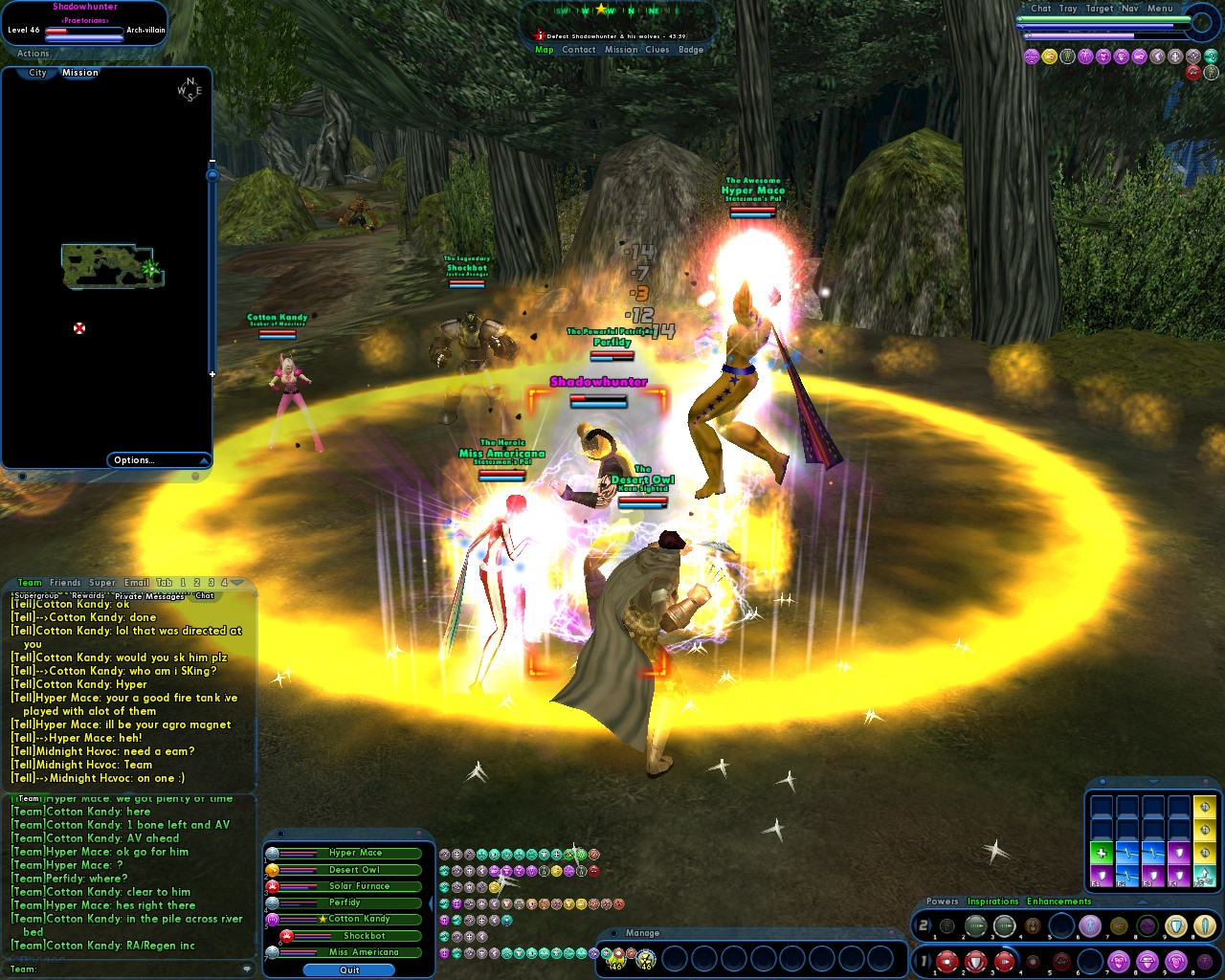The width and height of the screenshot is (1225, 980).
Task: Switch chat to the Friends tab
Action: 65,583
